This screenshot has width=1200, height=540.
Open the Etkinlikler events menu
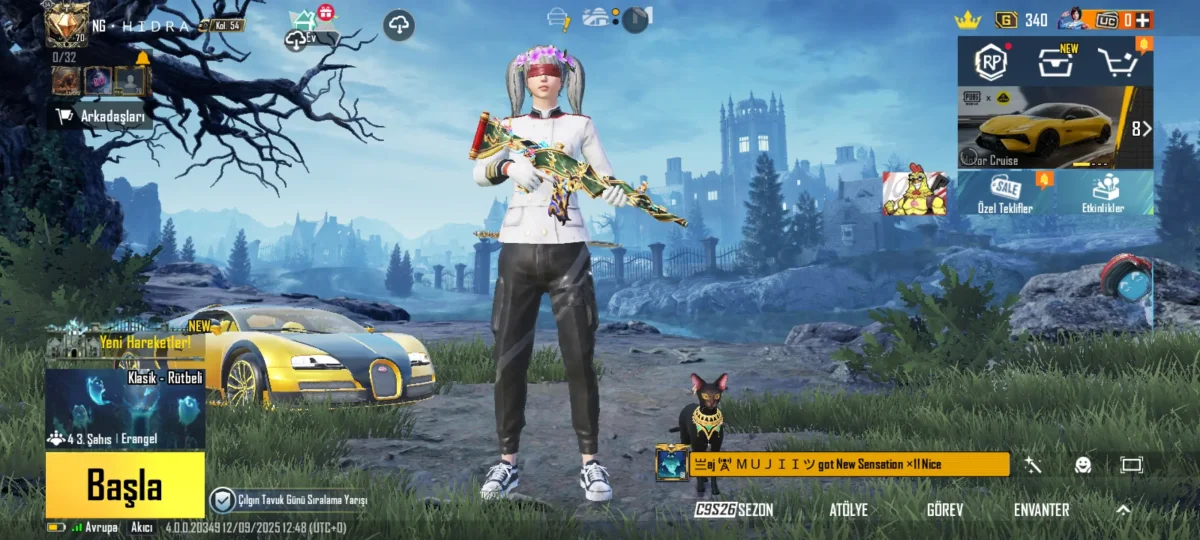(x=1104, y=193)
